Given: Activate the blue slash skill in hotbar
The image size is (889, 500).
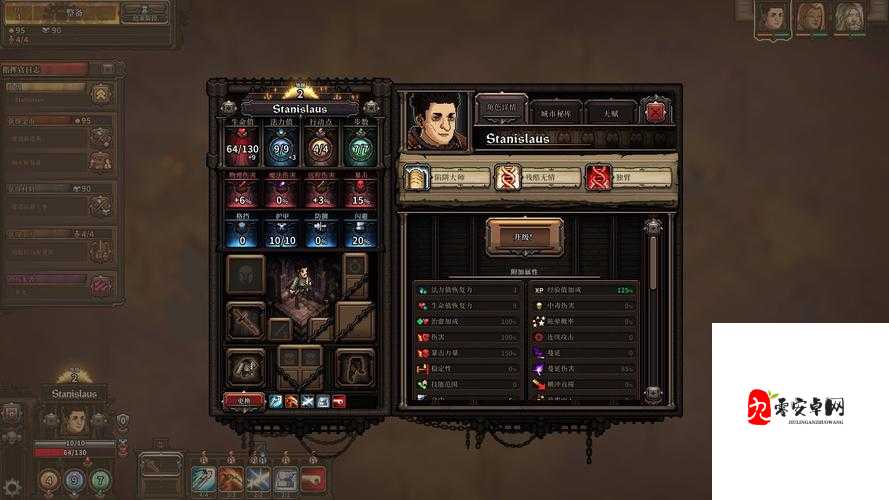Looking at the screenshot, I should click(x=204, y=480).
